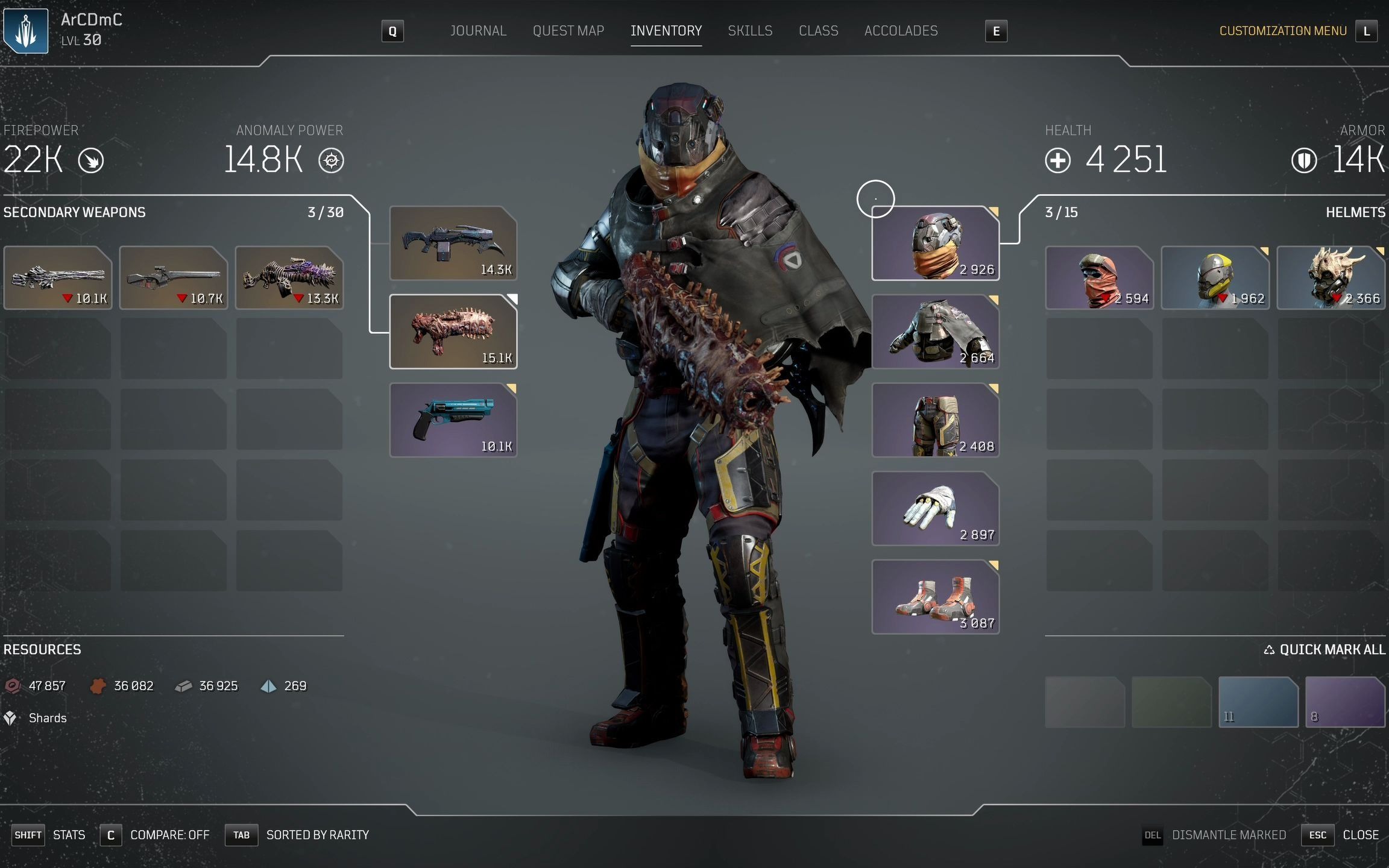Choose the equipped white gloves slot

tap(935, 509)
